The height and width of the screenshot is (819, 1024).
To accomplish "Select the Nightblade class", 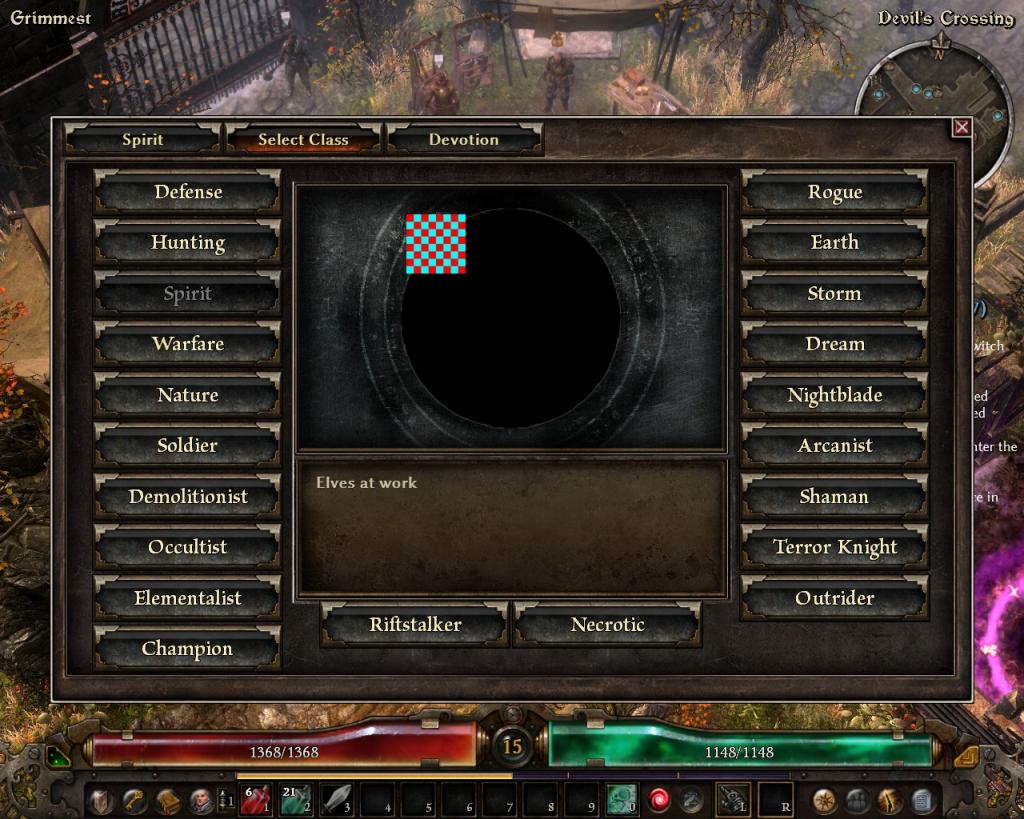I will coord(834,395).
